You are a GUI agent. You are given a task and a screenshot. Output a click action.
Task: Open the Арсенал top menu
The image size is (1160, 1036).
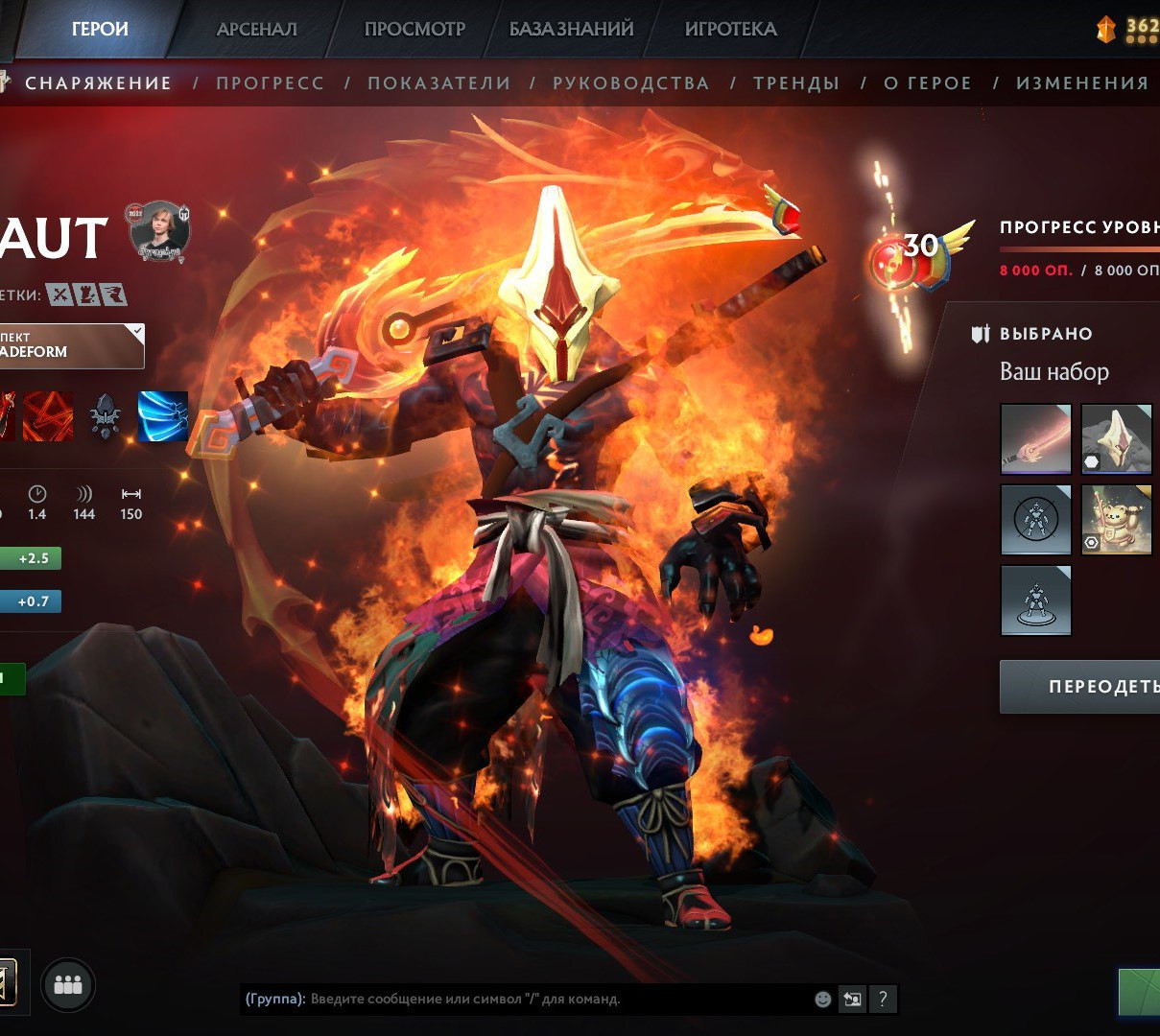(x=256, y=29)
